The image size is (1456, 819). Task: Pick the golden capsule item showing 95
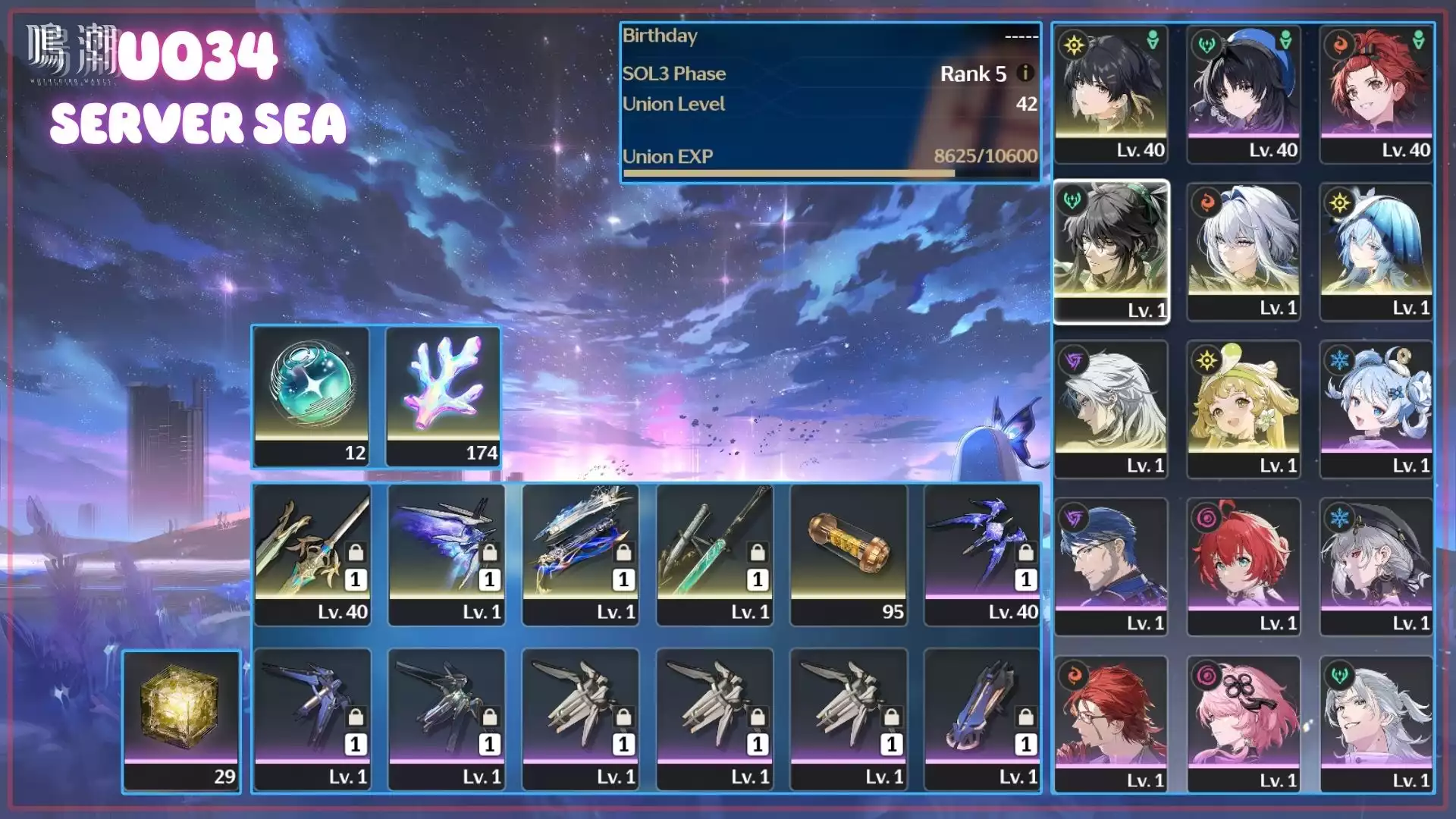coord(848,554)
